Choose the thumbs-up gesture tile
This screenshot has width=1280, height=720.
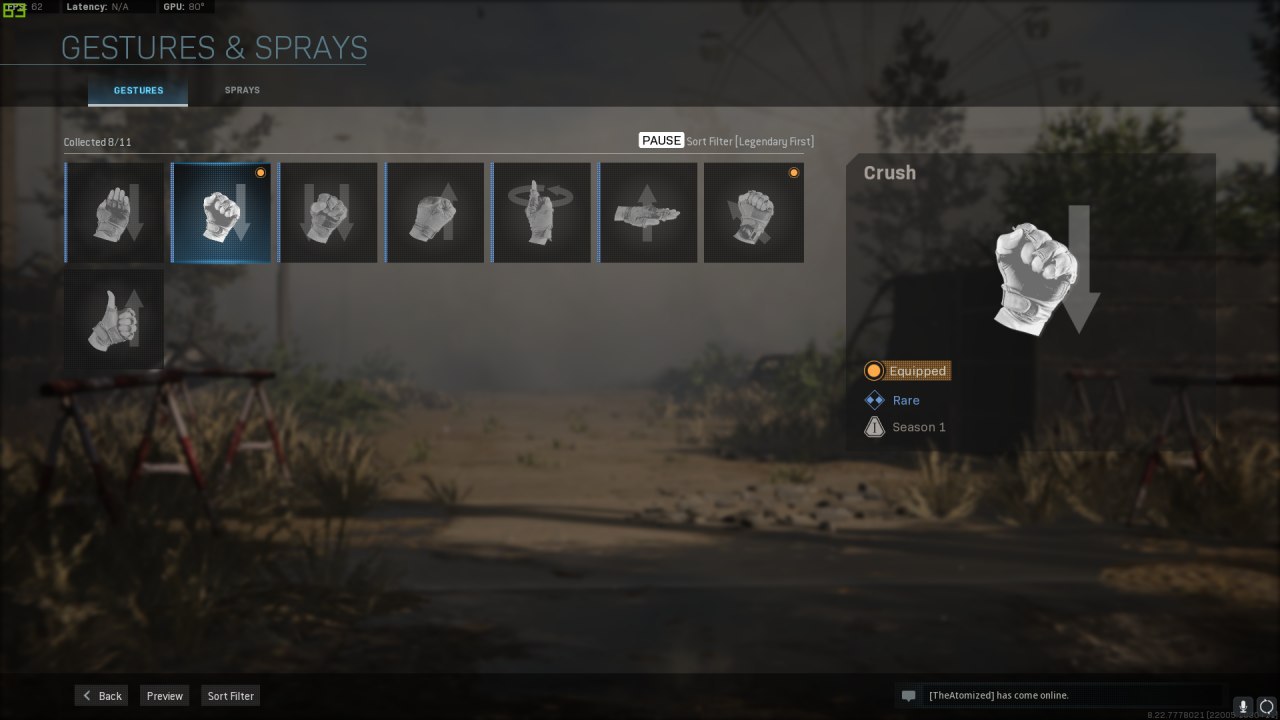tap(114, 319)
